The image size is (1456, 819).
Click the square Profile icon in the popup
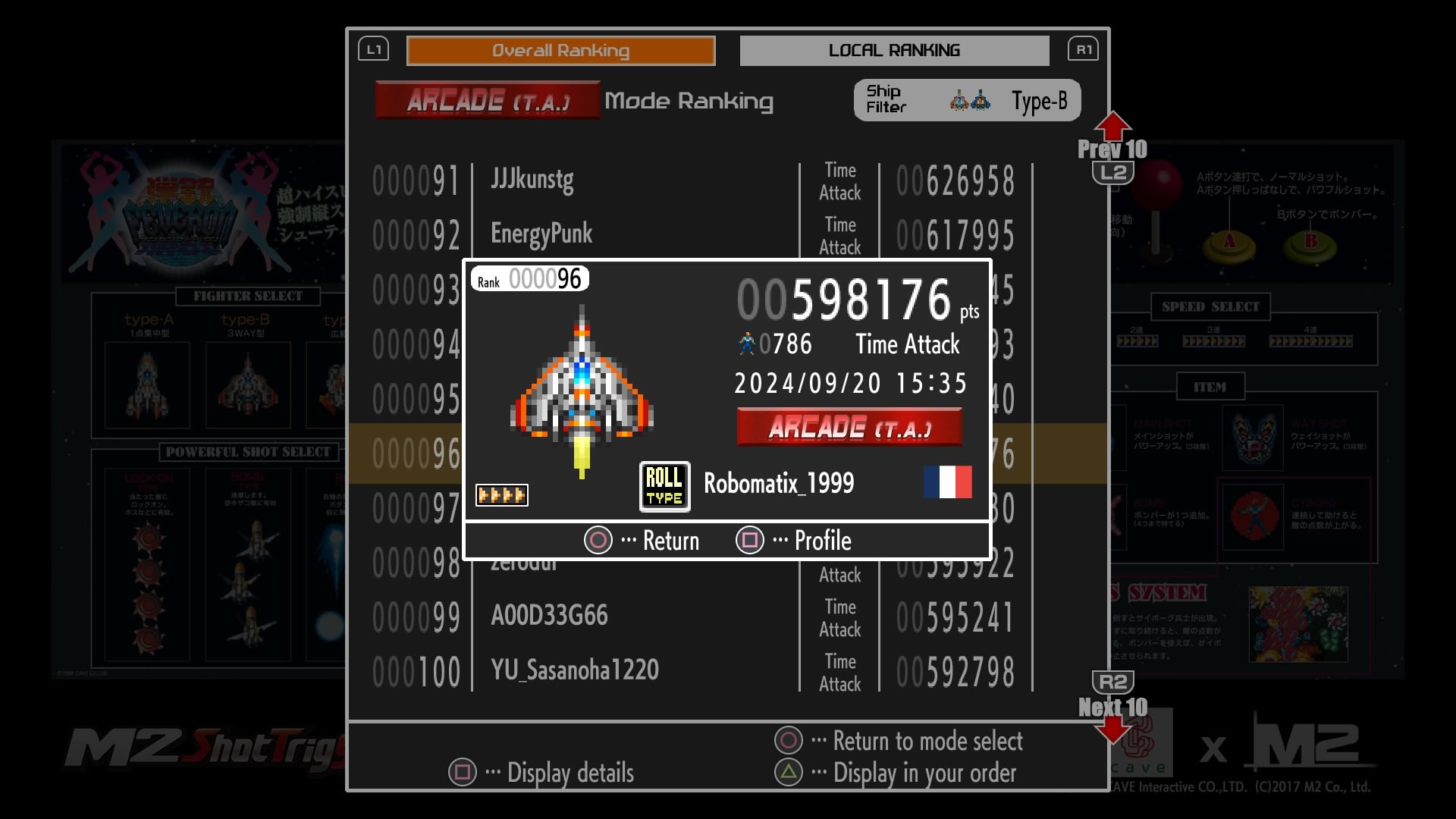point(750,540)
